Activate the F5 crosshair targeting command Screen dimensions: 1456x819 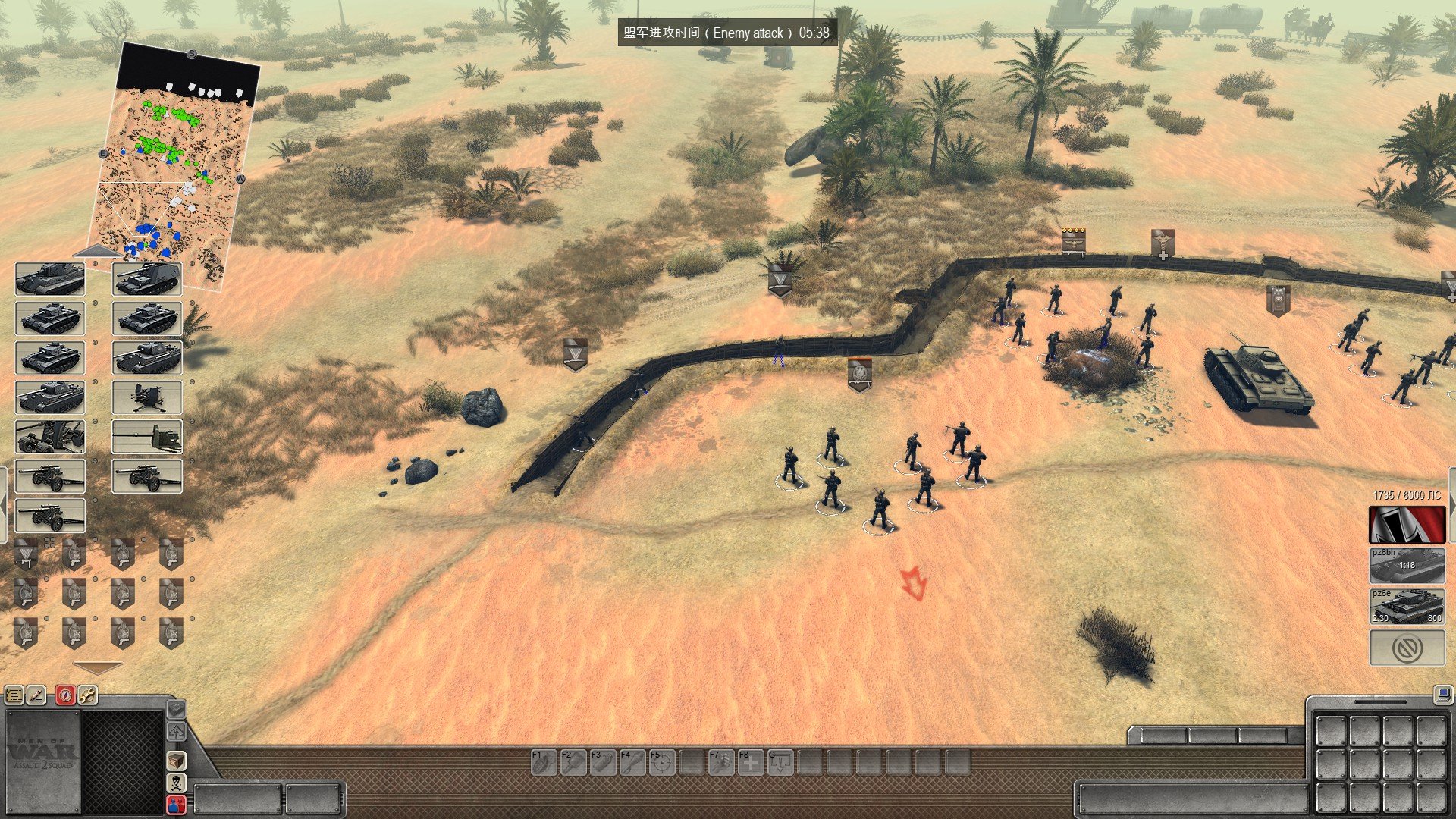pyautogui.click(x=661, y=761)
